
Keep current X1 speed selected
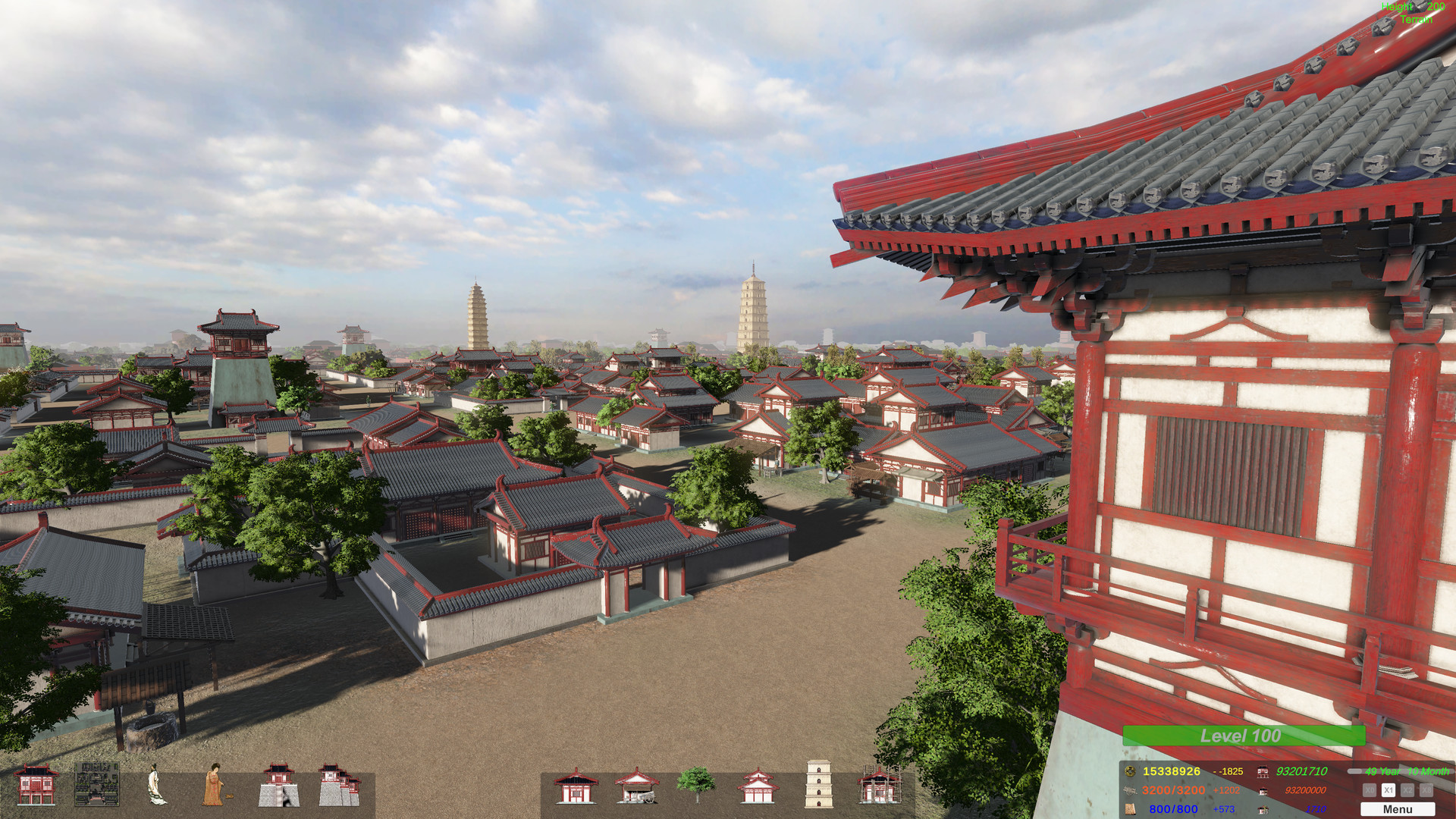(x=1389, y=791)
